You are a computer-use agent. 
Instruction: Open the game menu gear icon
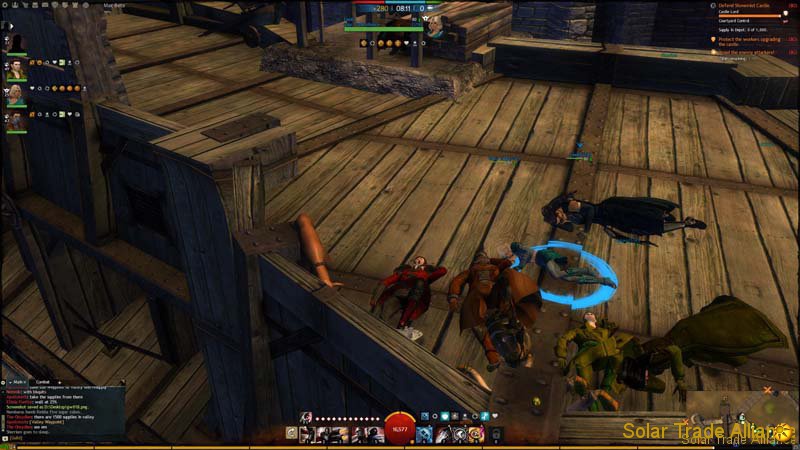(6, 5)
